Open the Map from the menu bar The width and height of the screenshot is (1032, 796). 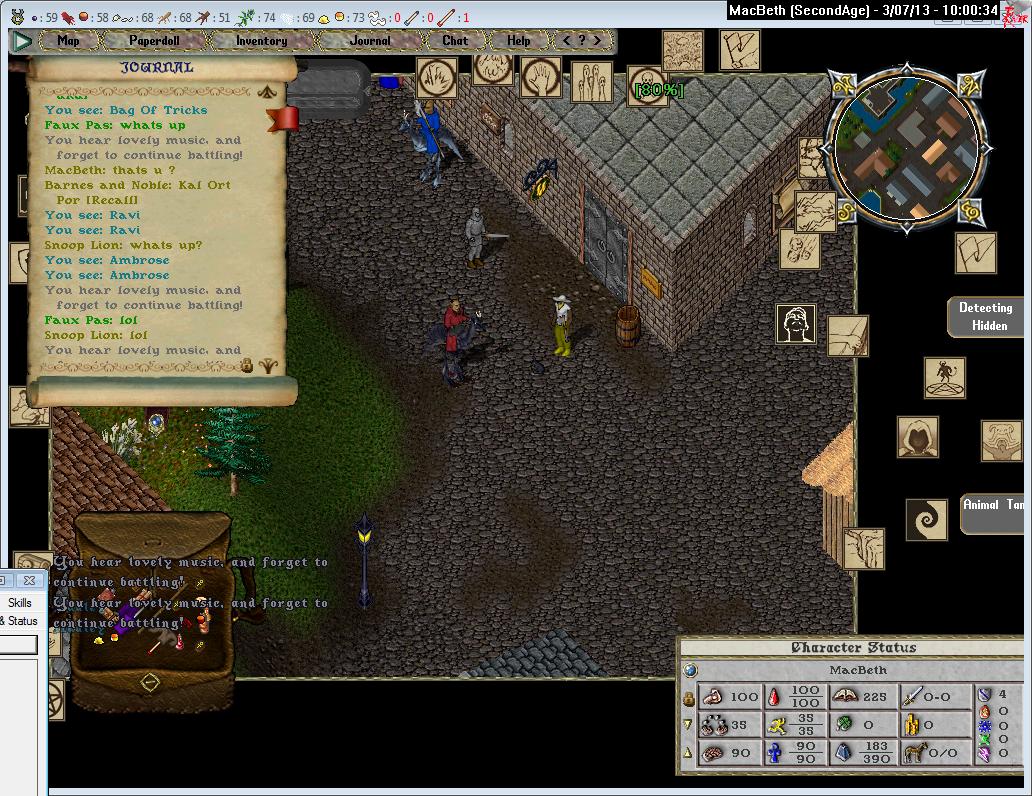point(68,41)
